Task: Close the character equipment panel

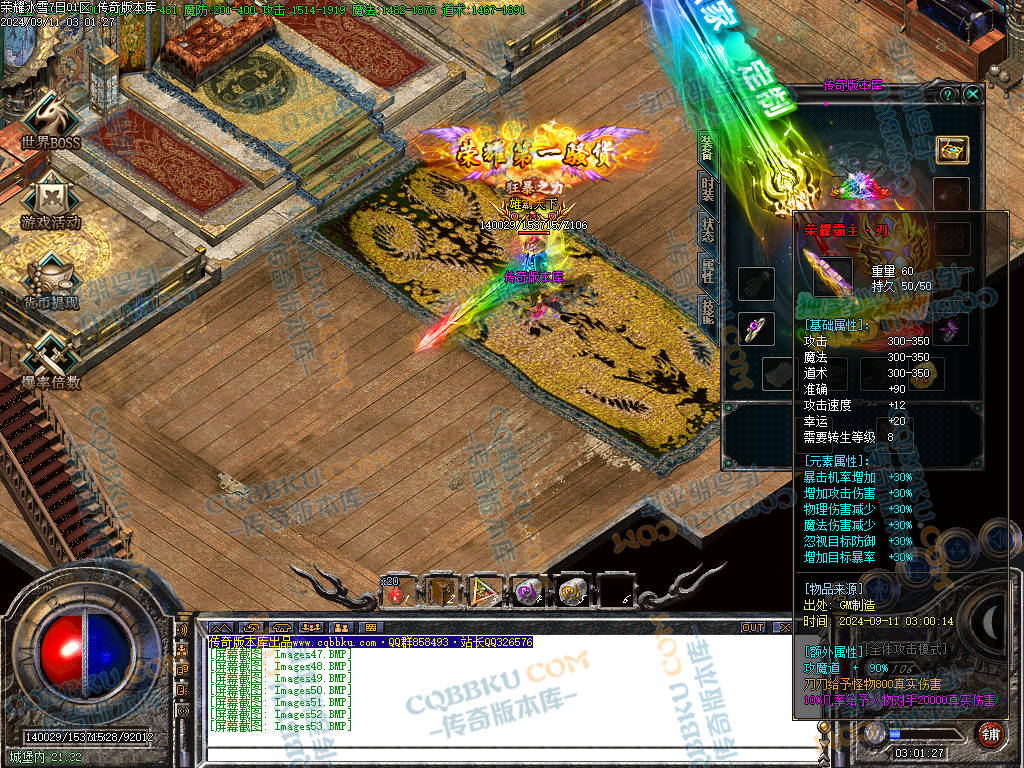Action: click(x=973, y=94)
